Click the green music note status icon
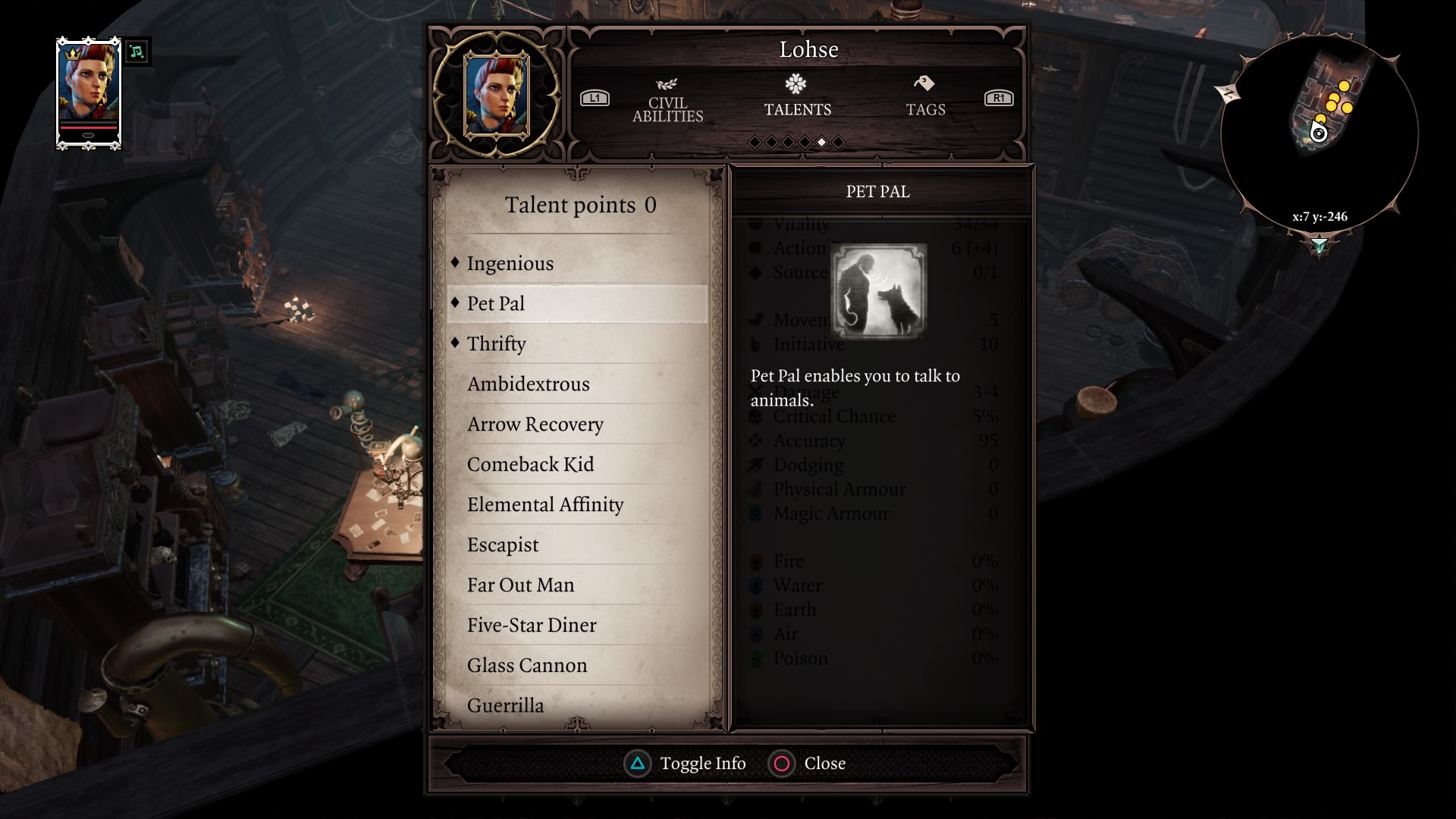 136,52
